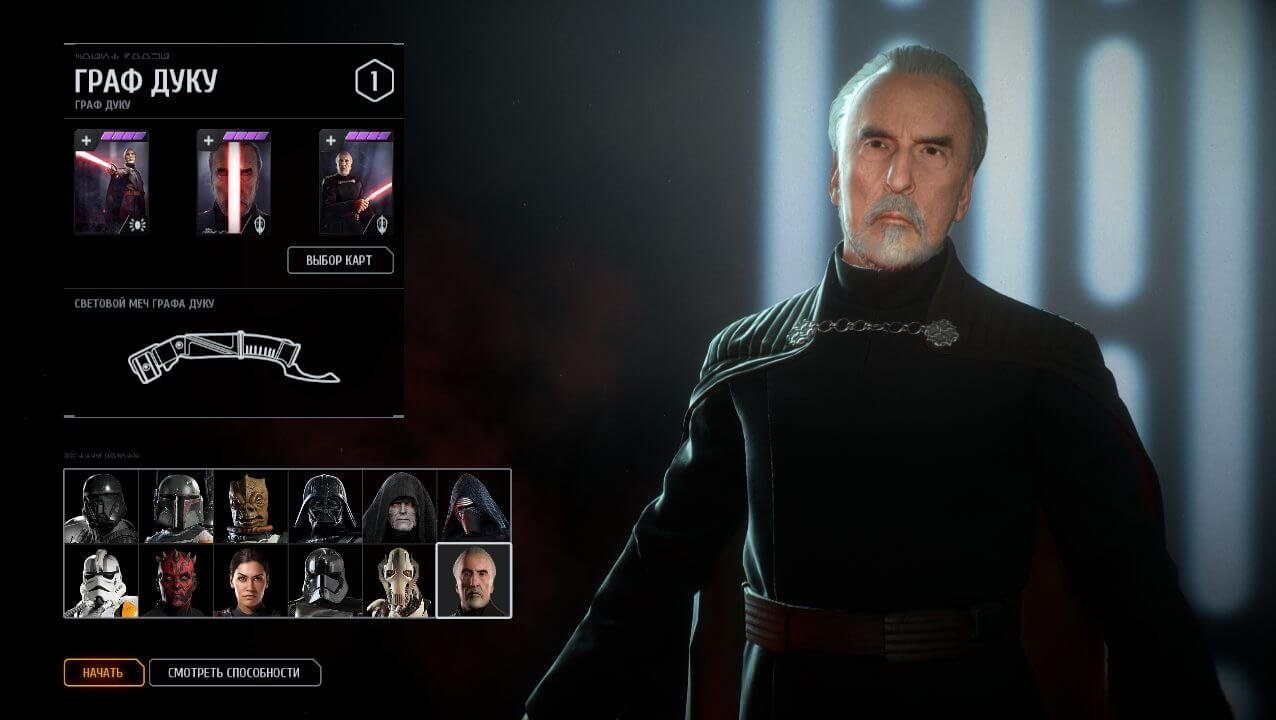
Task: Click Count Dooku's lightsaber hilt weapon icon
Action: [x=233, y=357]
